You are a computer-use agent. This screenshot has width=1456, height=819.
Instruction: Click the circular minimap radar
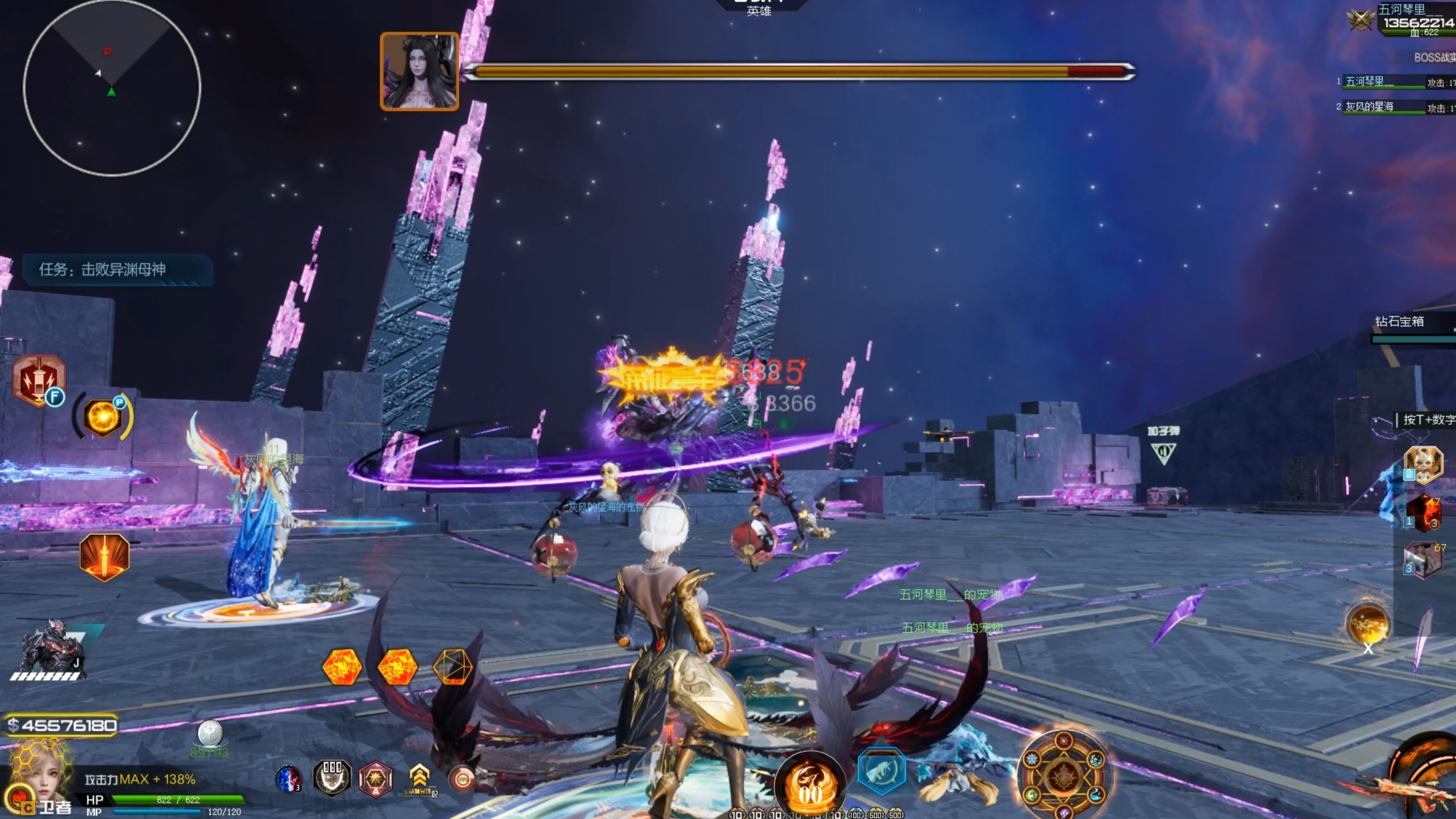point(112,87)
